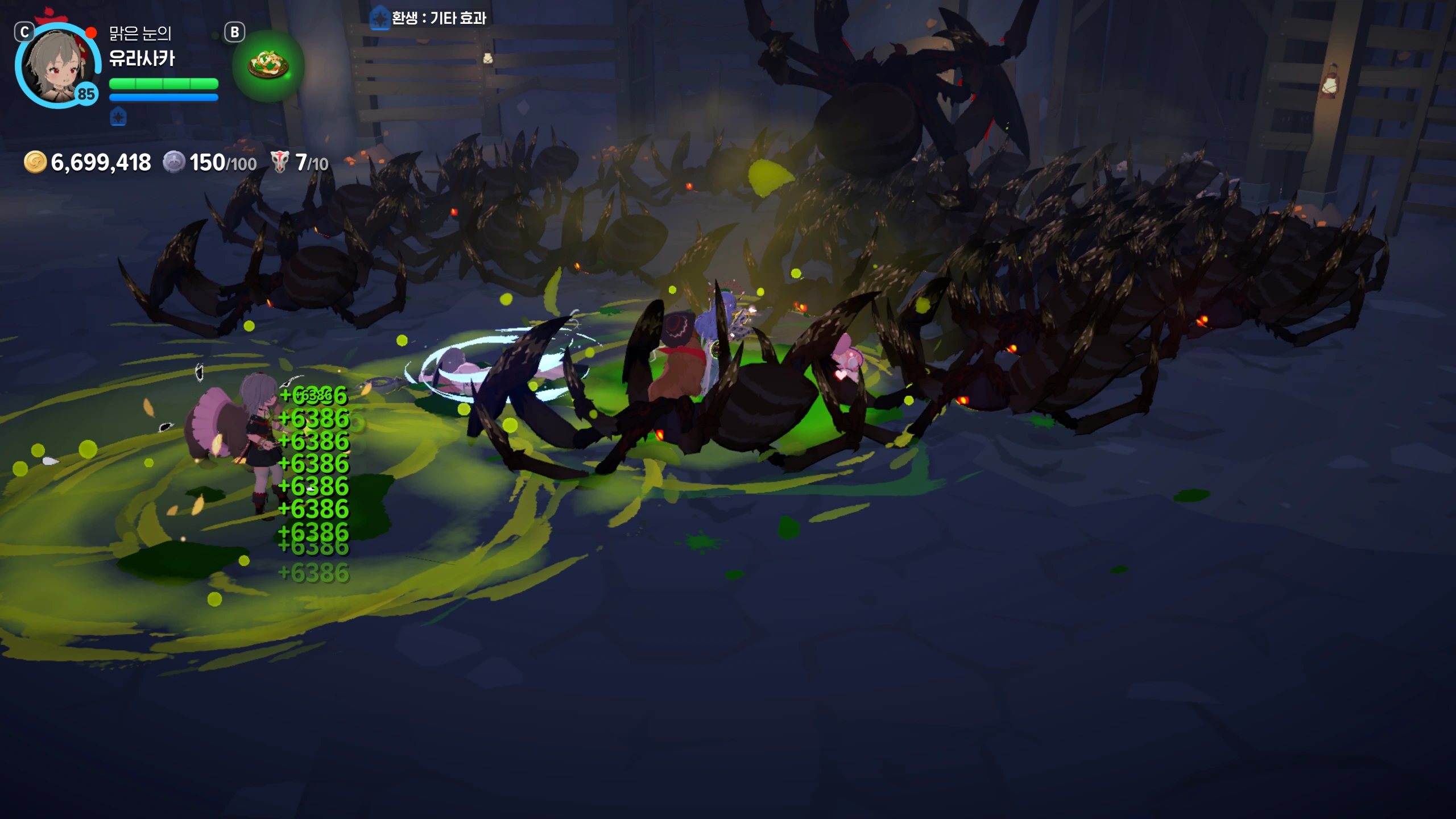The height and width of the screenshot is (819, 1456).
Task: Select the blue buff icon under the mana bar
Action: pos(118,118)
